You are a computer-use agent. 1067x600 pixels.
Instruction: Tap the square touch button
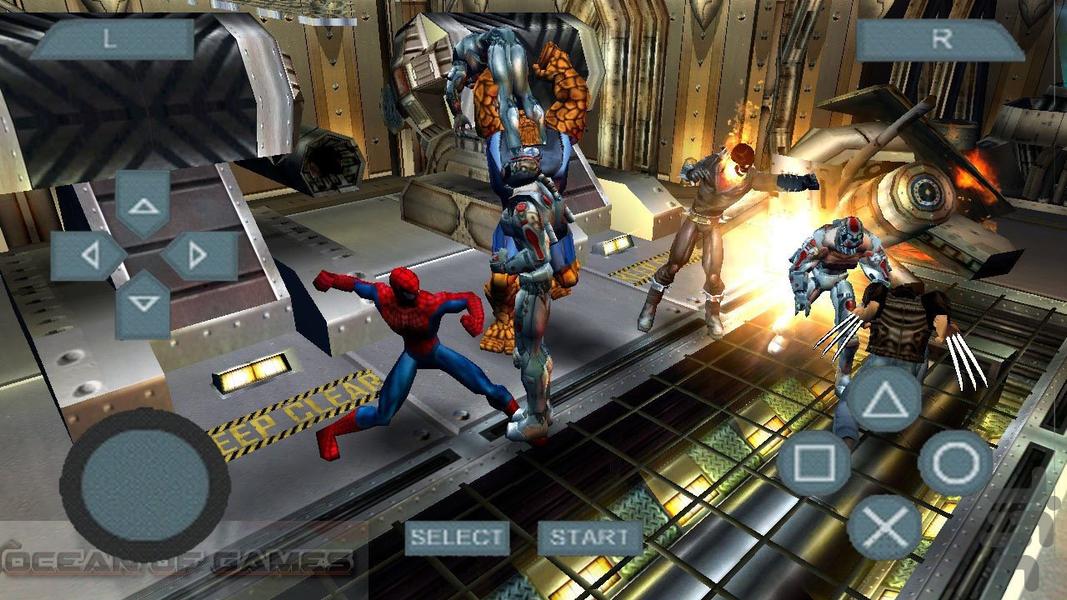tap(813, 463)
